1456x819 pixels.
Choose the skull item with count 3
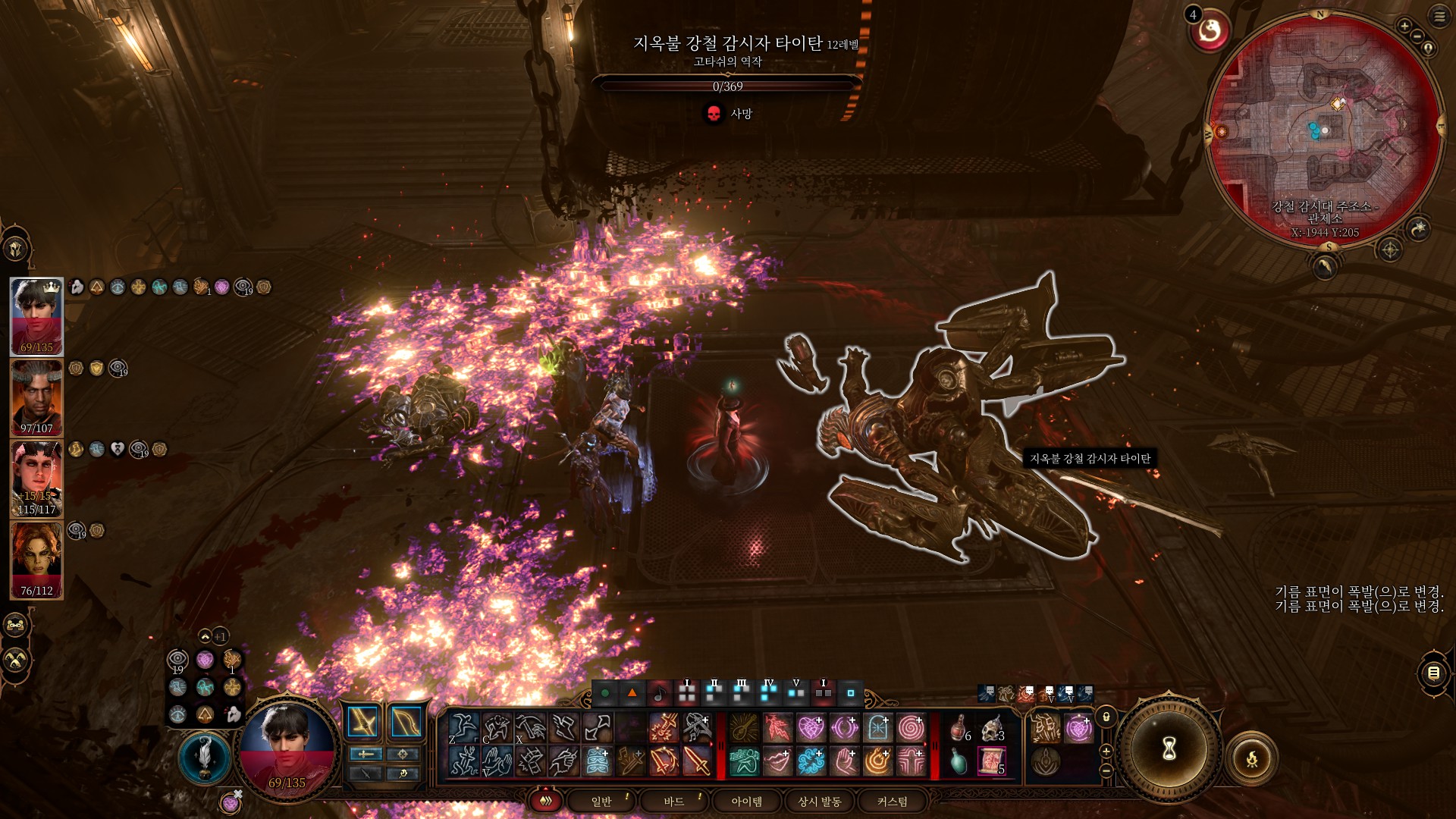pos(992,728)
